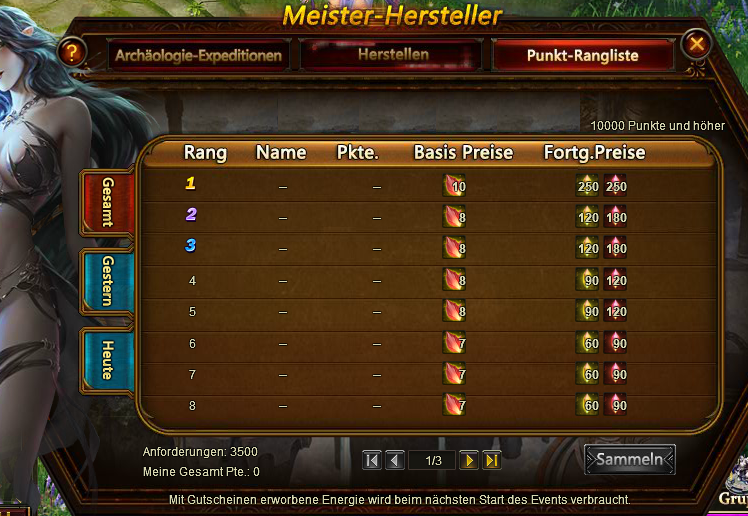Go to the next ranking page
The width and height of the screenshot is (748, 516).
coord(468,460)
